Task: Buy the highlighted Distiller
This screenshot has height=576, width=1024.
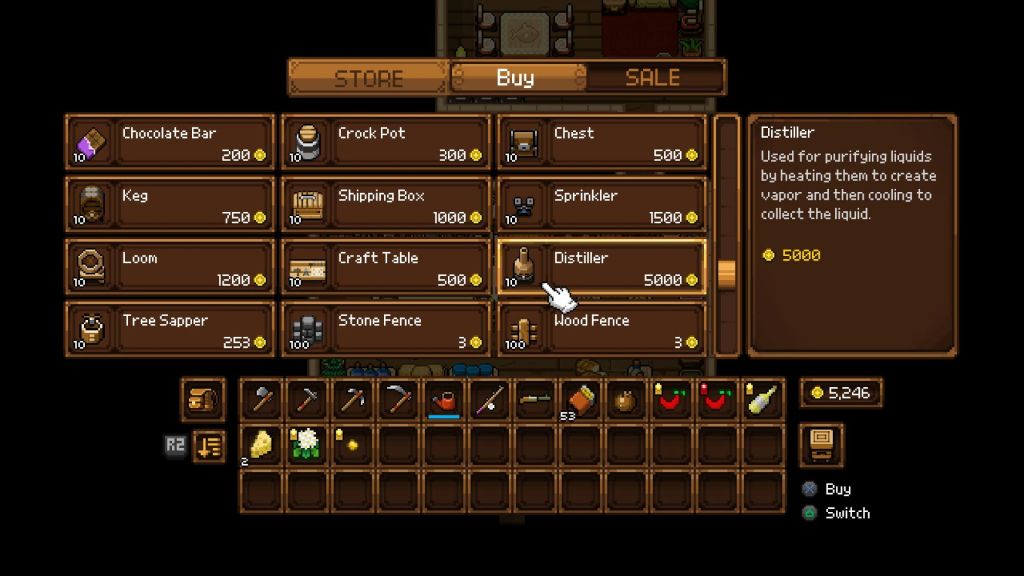Action: [x=601, y=268]
